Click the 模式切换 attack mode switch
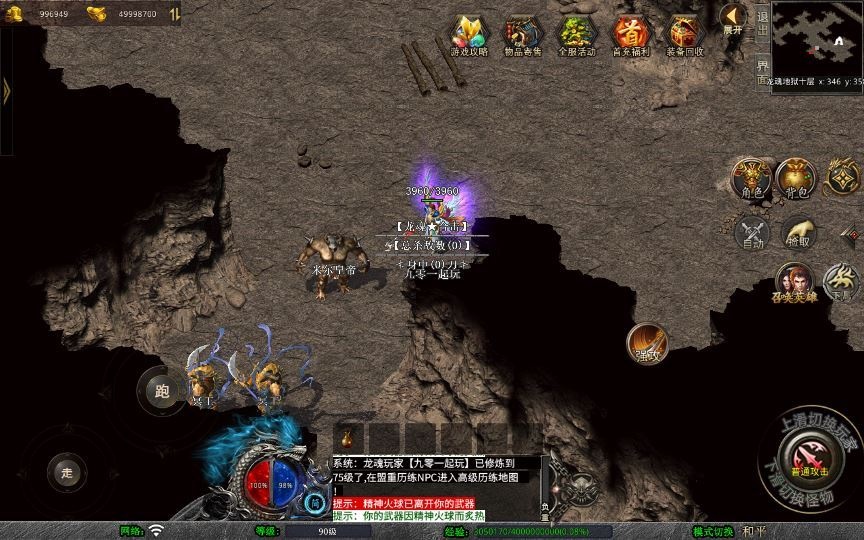 click(x=714, y=531)
